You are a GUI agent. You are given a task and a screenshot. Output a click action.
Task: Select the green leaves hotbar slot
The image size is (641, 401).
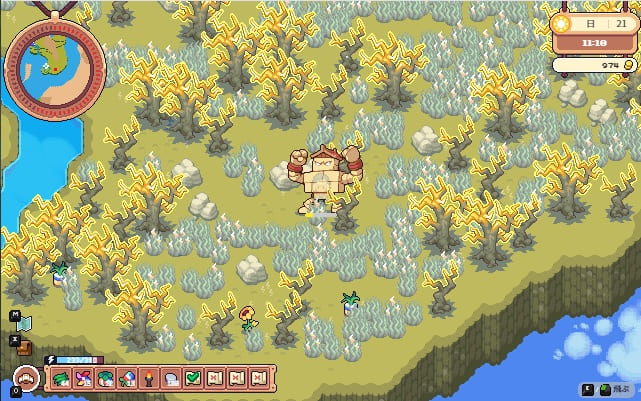(x=62, y=378)
